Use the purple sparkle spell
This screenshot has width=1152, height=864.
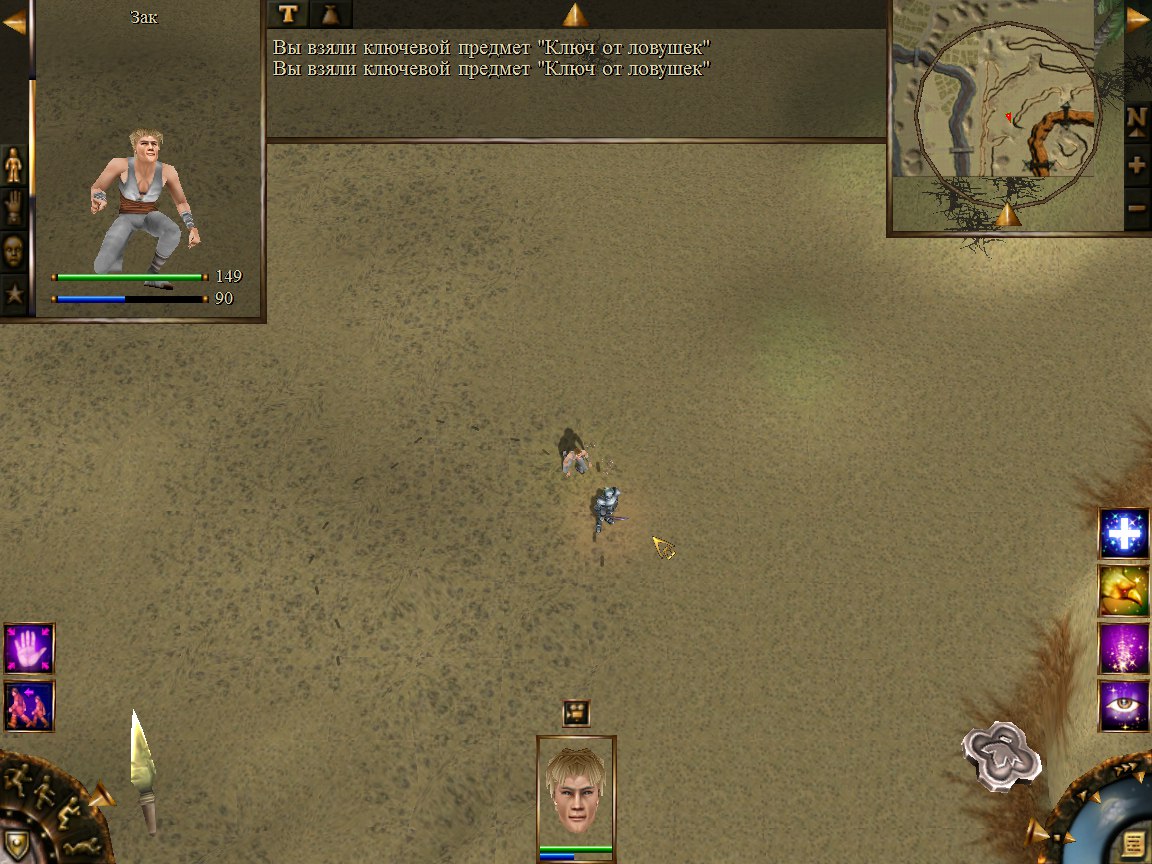[x=1124, y=648]
